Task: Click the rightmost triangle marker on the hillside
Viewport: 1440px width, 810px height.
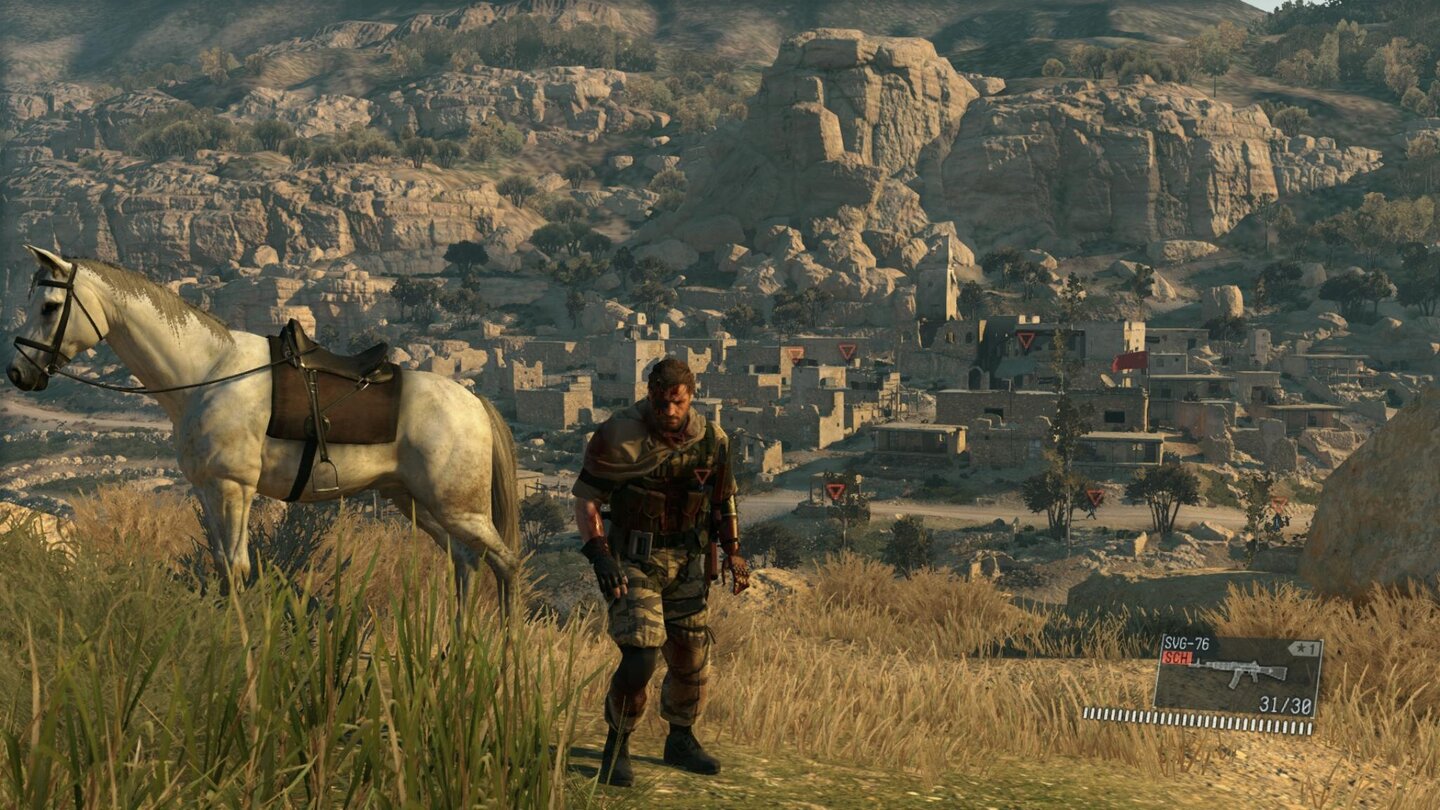Action: pos(1280,503)
